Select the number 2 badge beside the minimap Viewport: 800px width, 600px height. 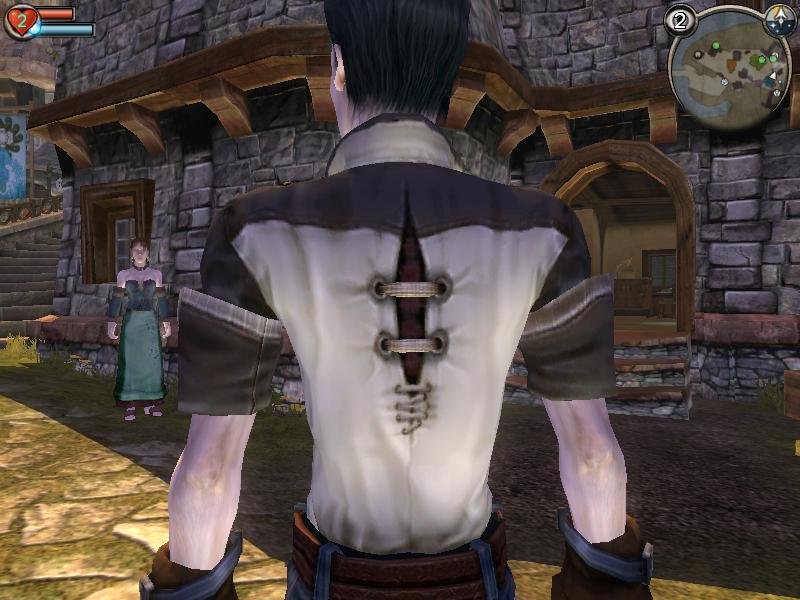coord(680,19)
